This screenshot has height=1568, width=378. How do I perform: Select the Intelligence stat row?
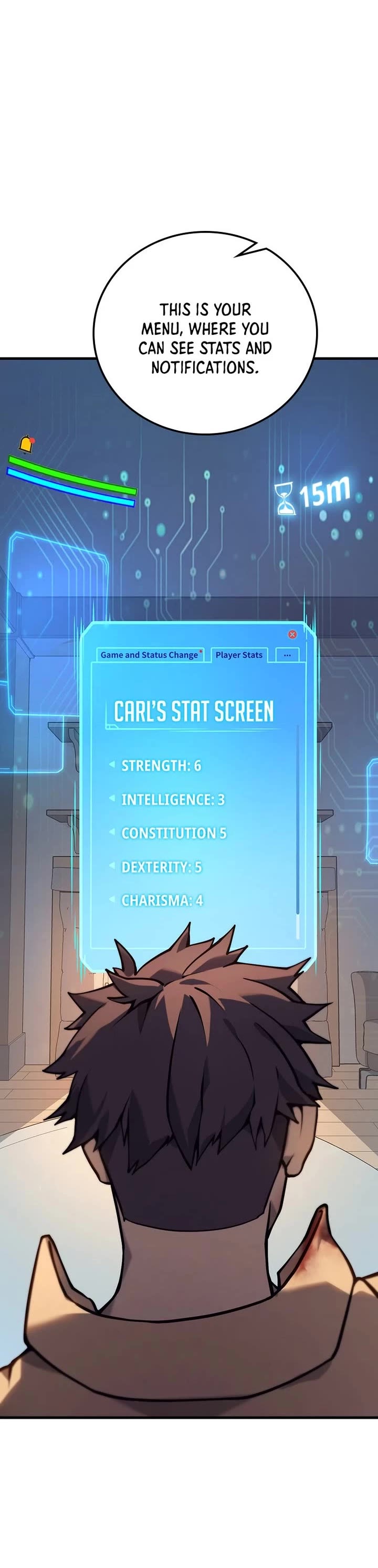coord(172,799)
